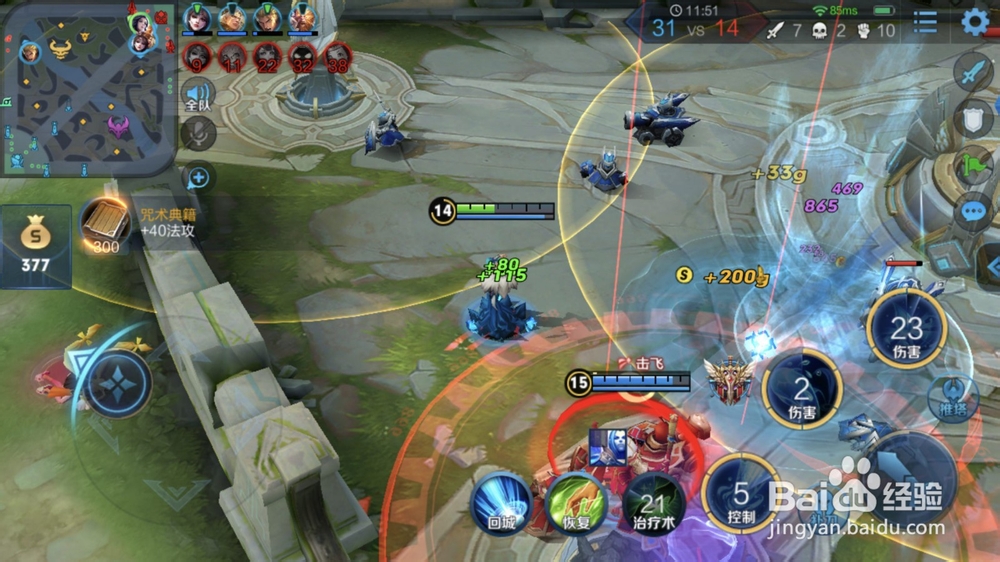Toggle the muted microphone button
Viewport: 1000px width, 562px height.
click(x=198, y=135)
